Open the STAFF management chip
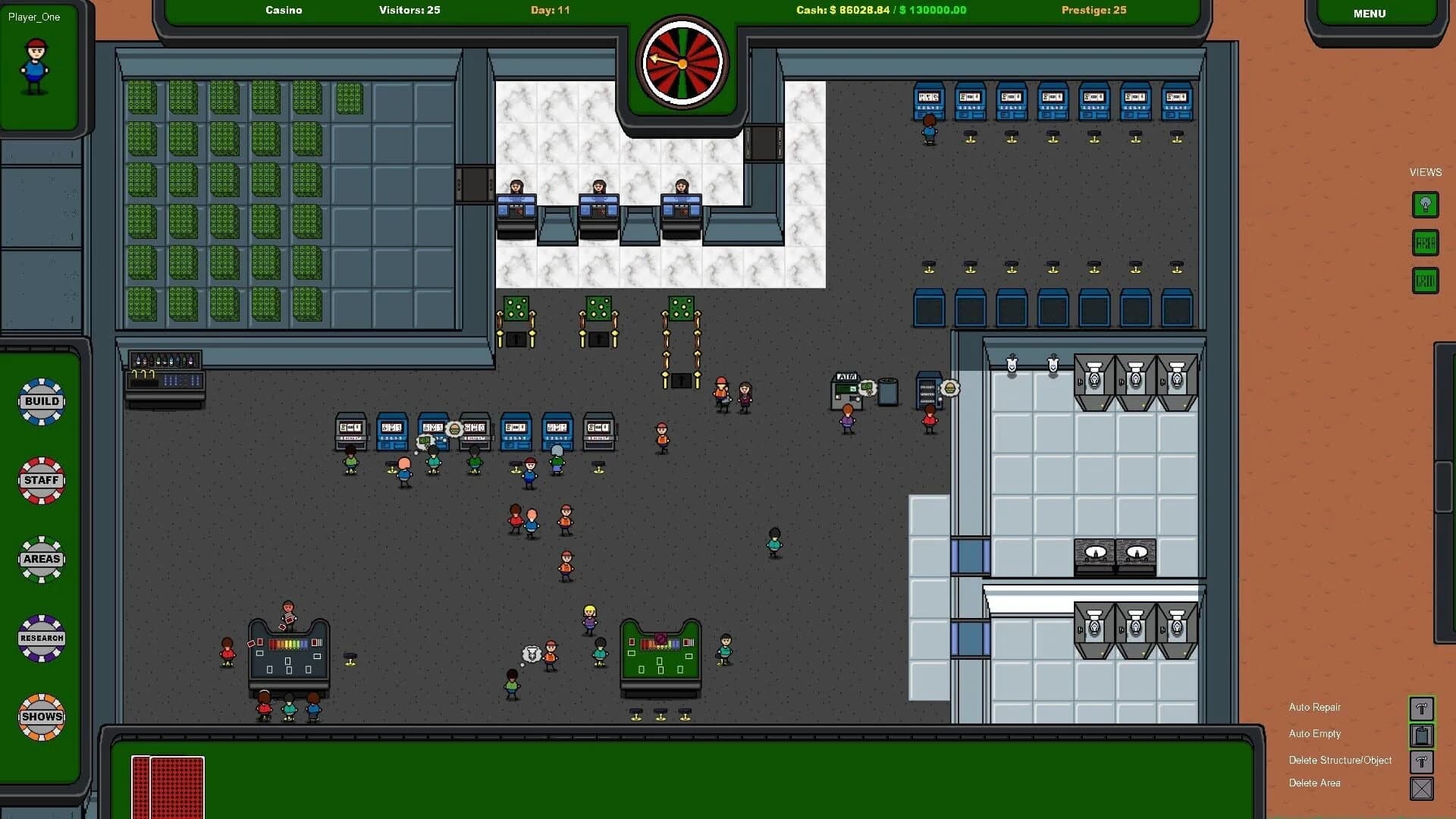This screenshot has height=819, width=1456. (x=41, y=480)
